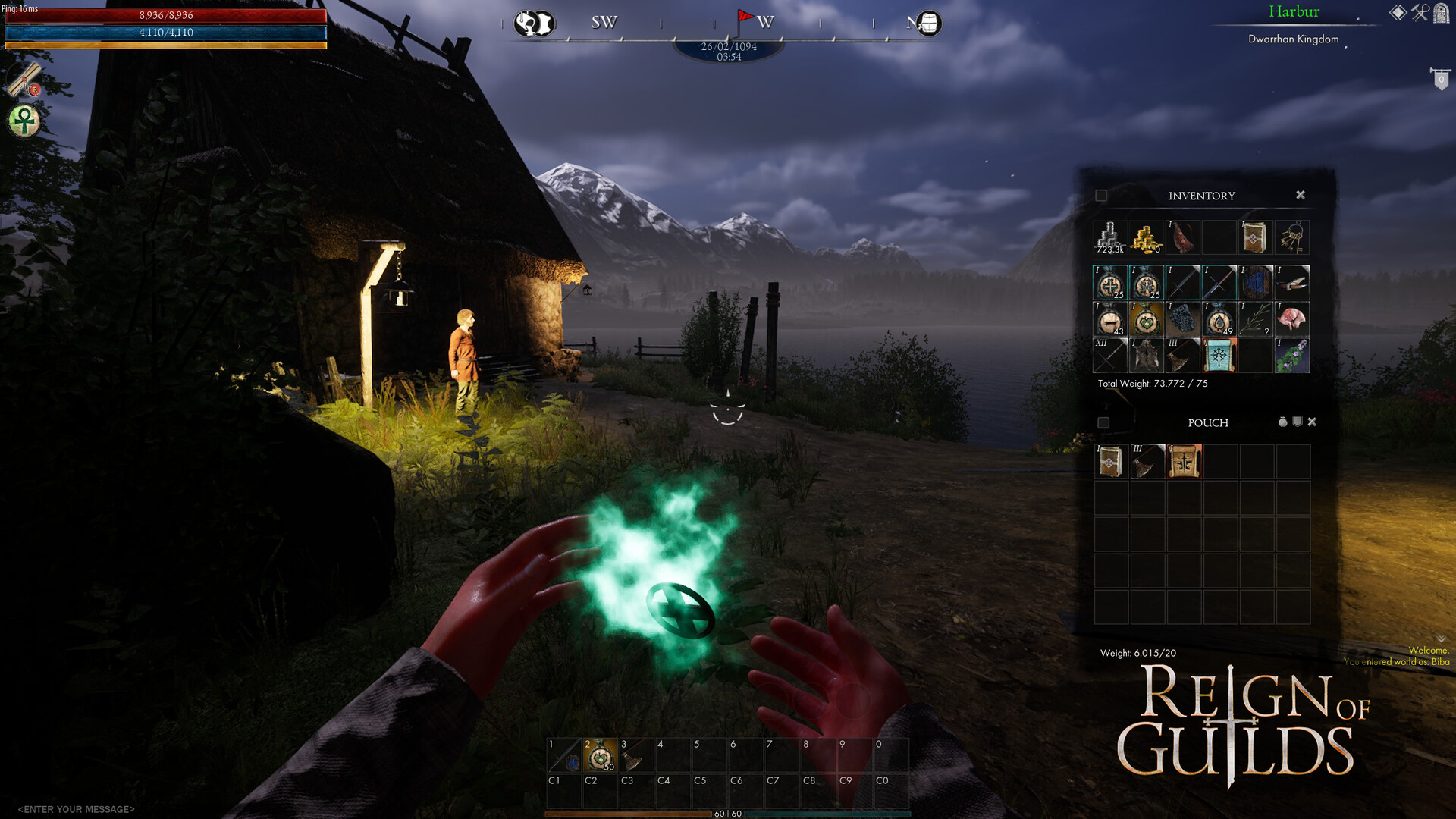Open the world map globe icon on compass
Screen dimensions: 1456x819
pyautogui.click(x=536, y=24)
